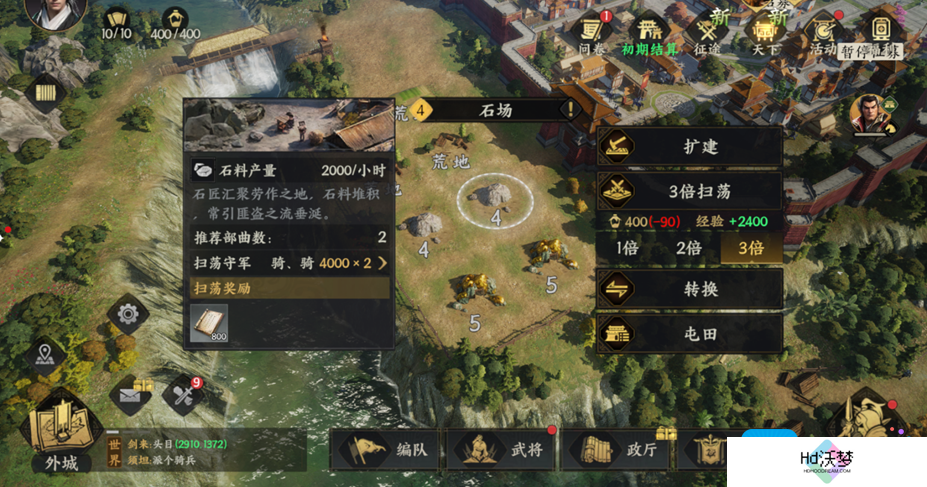This screenshot has height=487, width=927.
Task: Open the 编队 formation menu
Action: coord(387,450)
